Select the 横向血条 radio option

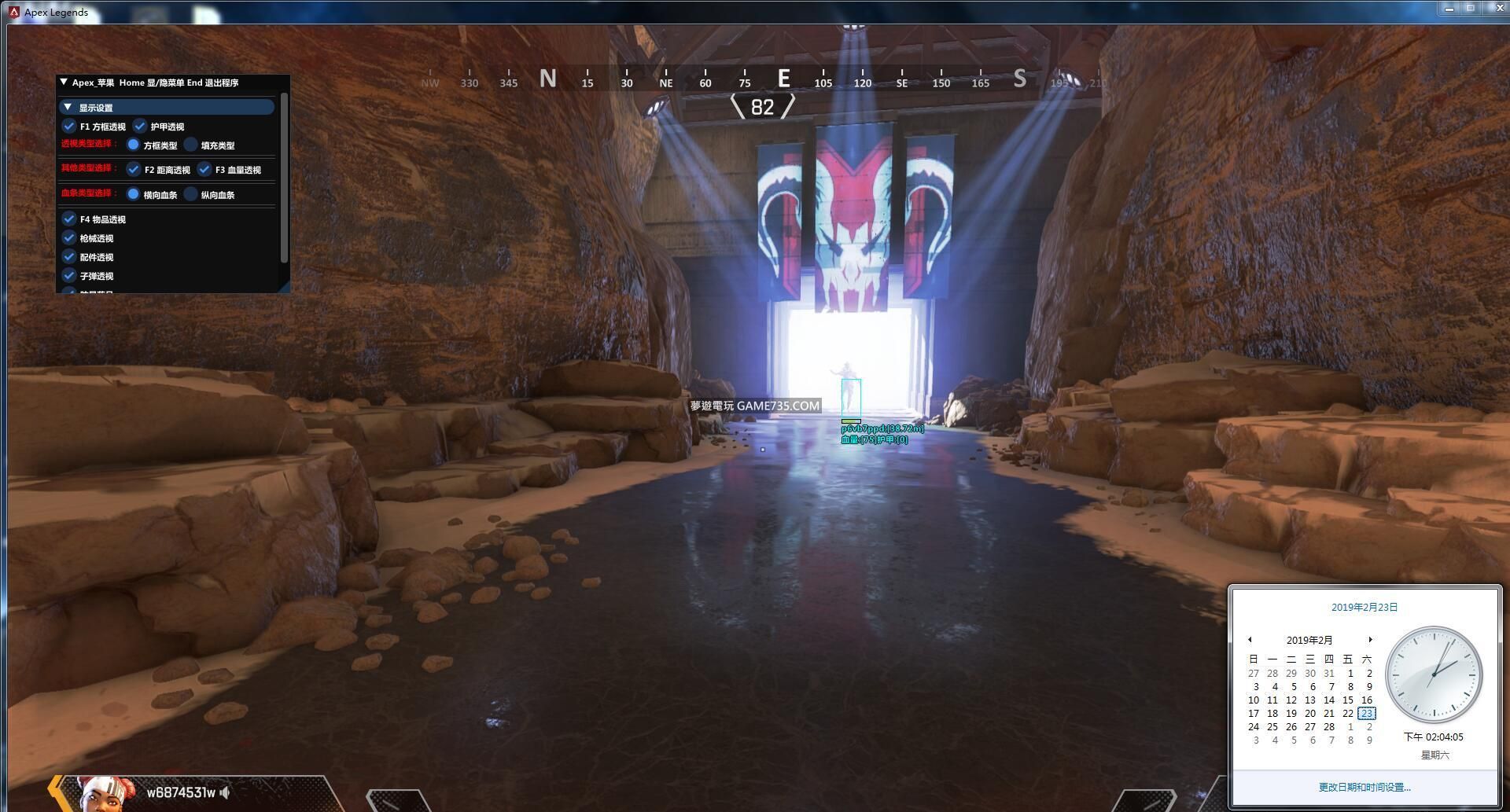point(134,195)
